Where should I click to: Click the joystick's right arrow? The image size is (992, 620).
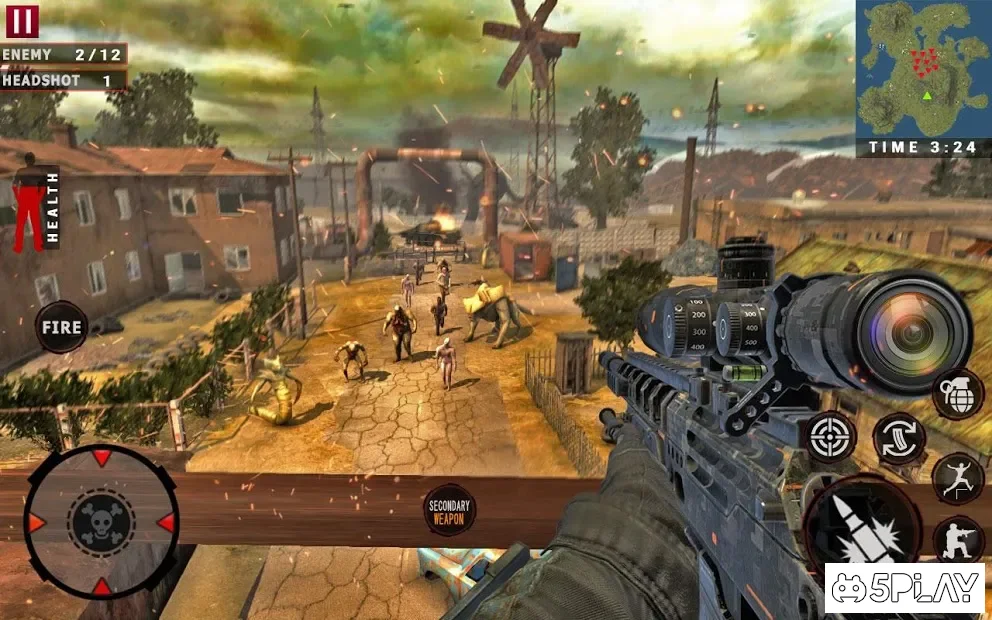(165, 523)
